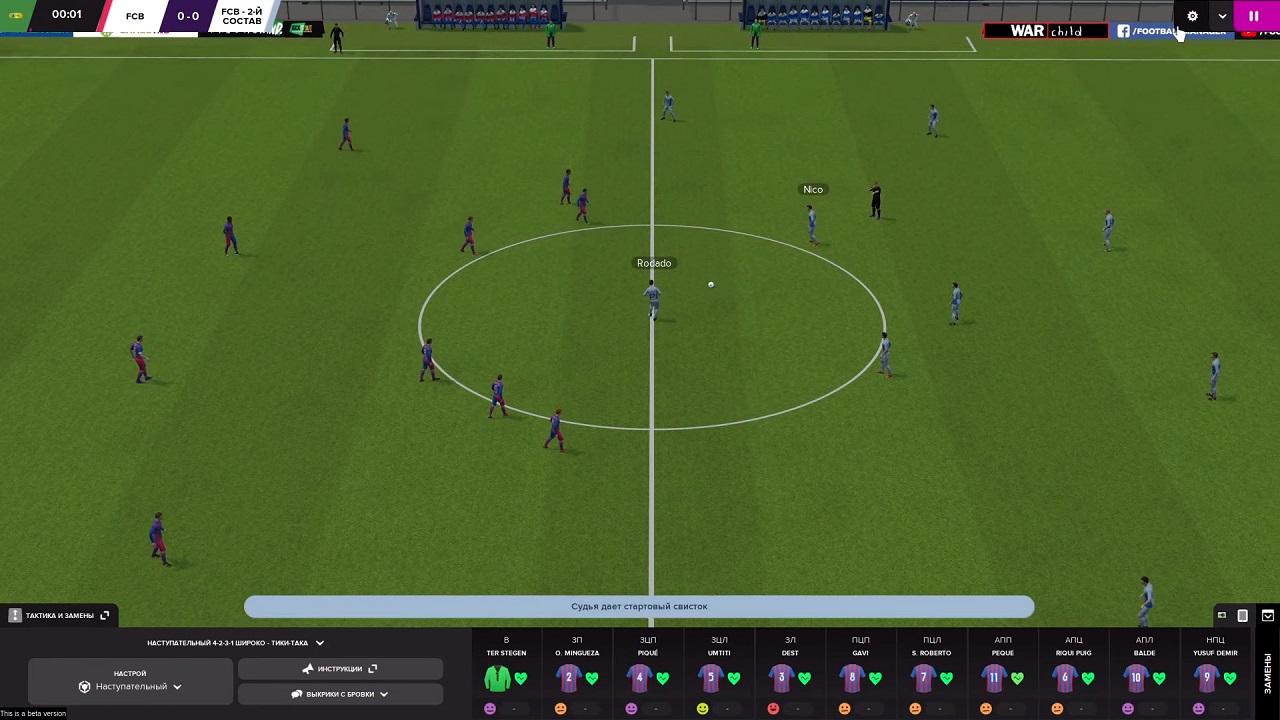The height and width of the screenshot is (720, 1280).
Task: Expand Выкрики с бровки shouts menu
Action: click(340, 694)
